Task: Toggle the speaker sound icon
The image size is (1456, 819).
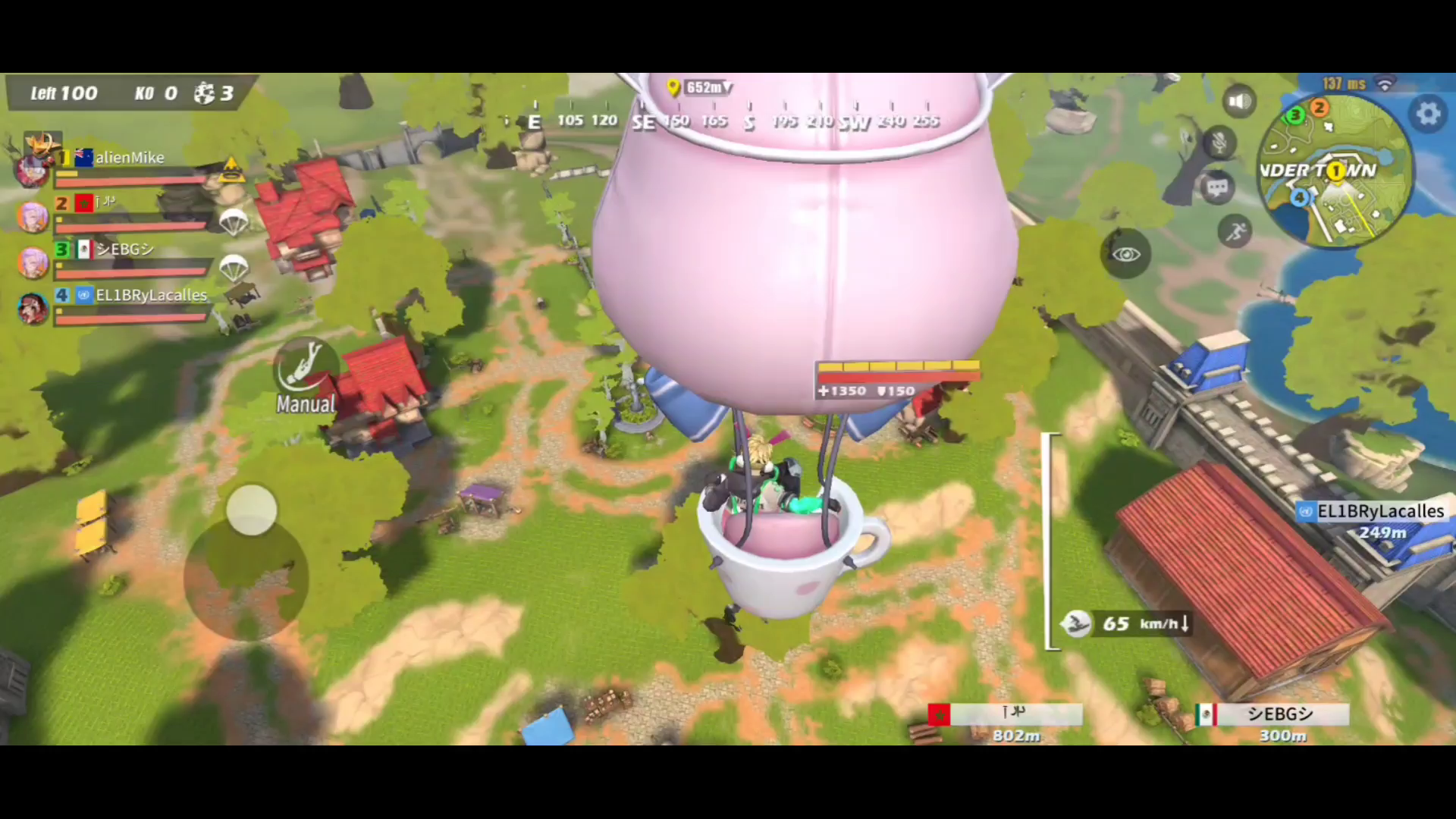Action: click(x=1238, y=100)
